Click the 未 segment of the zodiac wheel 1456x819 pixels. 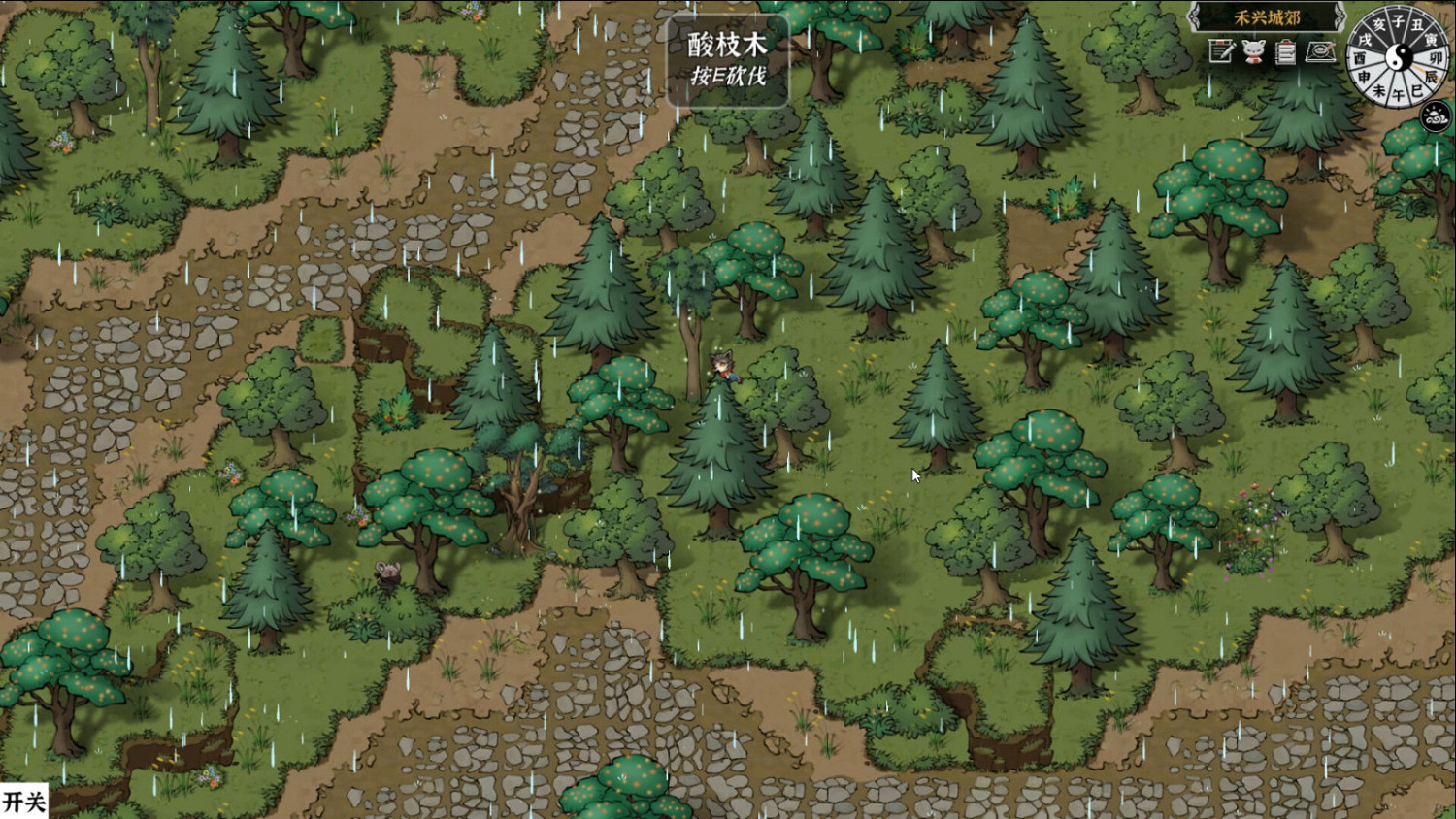[1378, 89]
